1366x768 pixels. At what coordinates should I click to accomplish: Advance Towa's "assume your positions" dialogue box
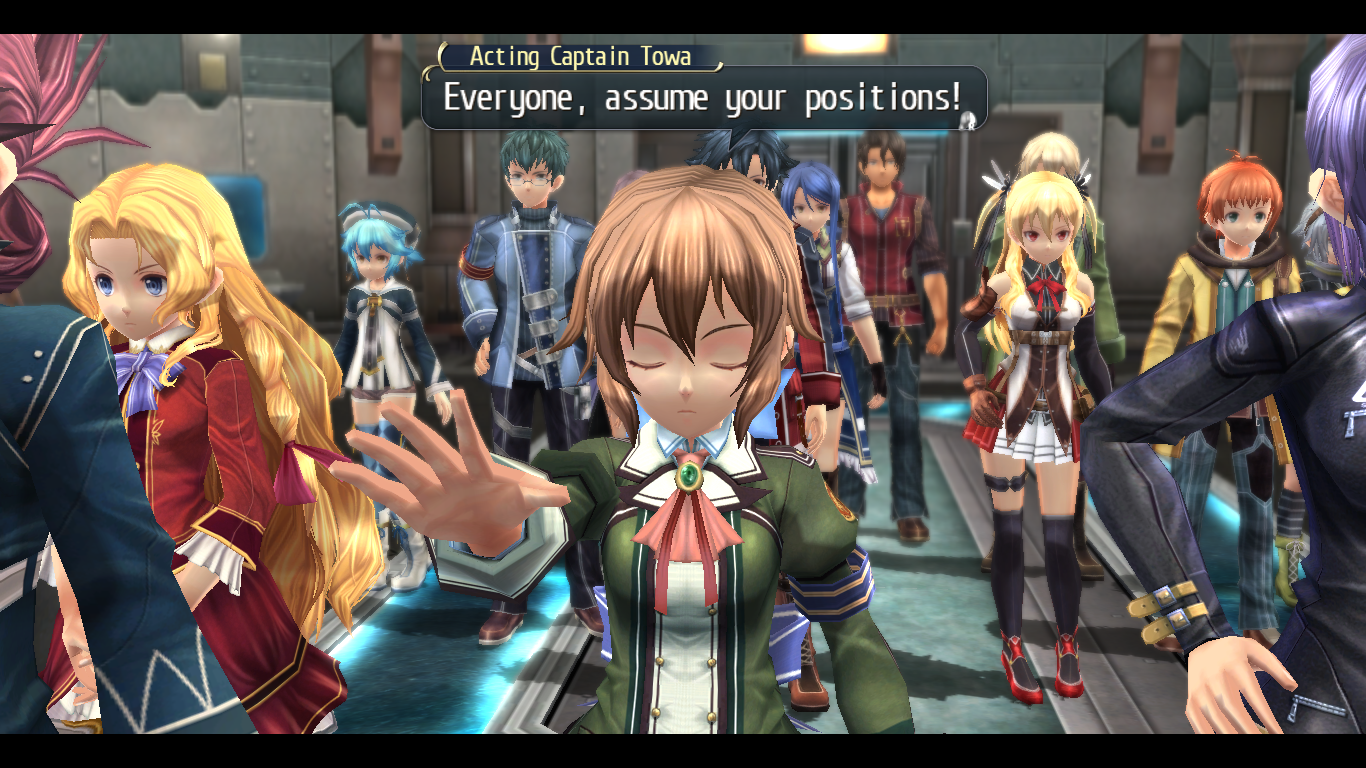tap(702, 98)
